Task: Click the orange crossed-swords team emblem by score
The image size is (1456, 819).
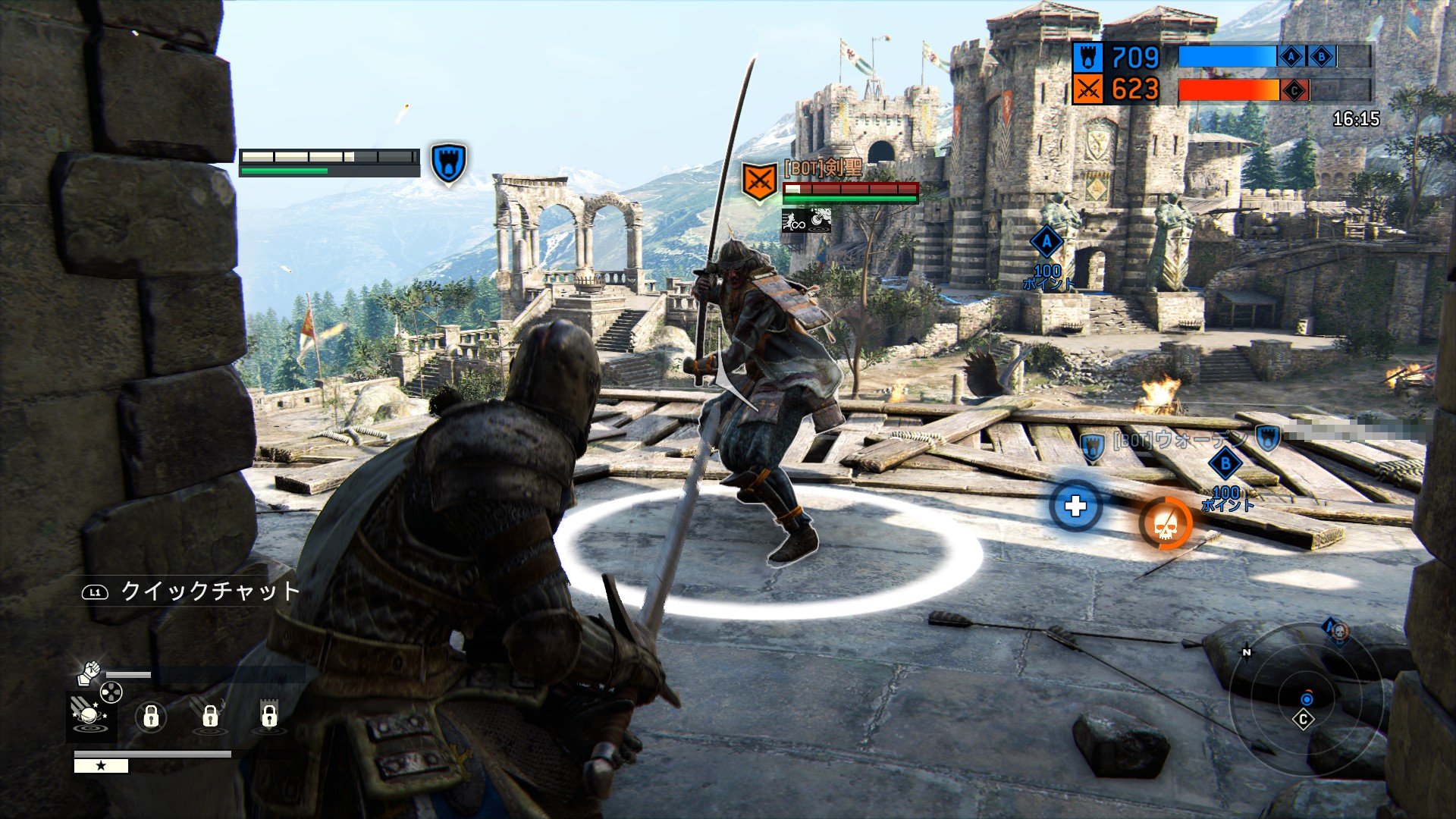Action: tap(1087, 90)
